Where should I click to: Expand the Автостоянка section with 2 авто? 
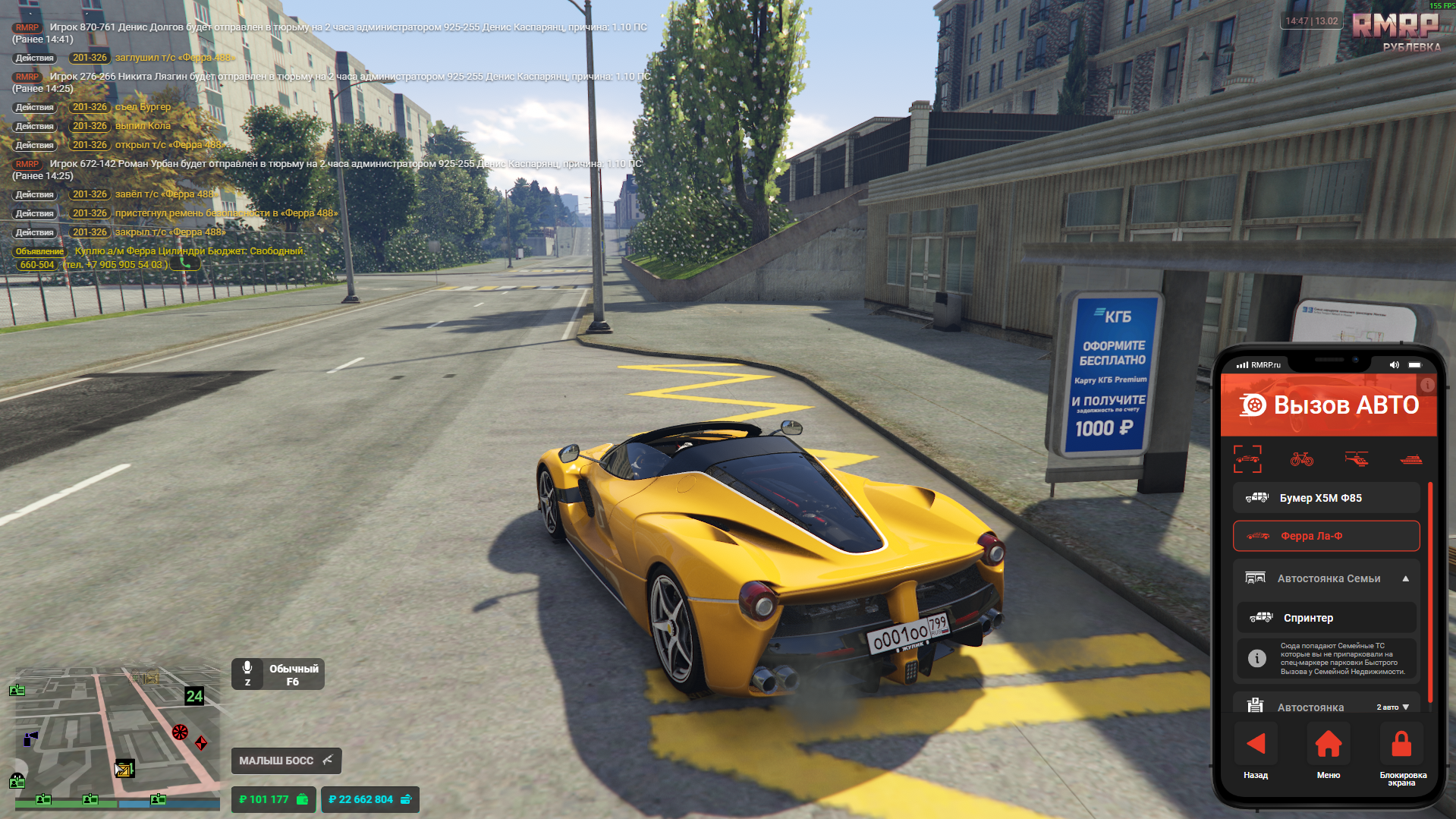pos(1405,707)
